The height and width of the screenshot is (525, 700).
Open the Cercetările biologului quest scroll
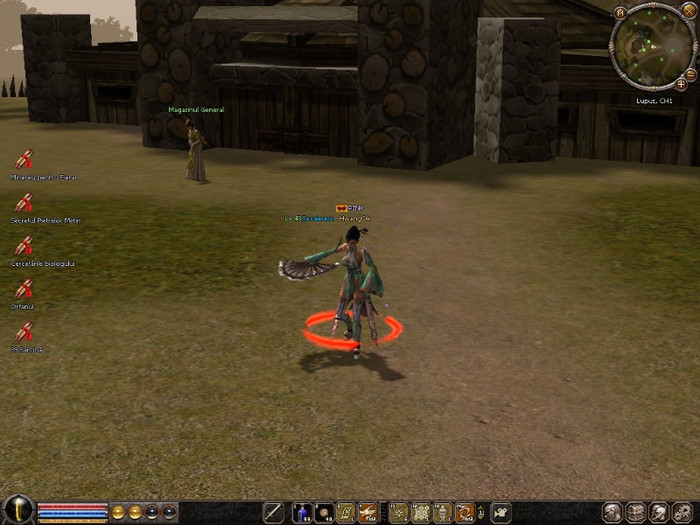pos(23,246)
